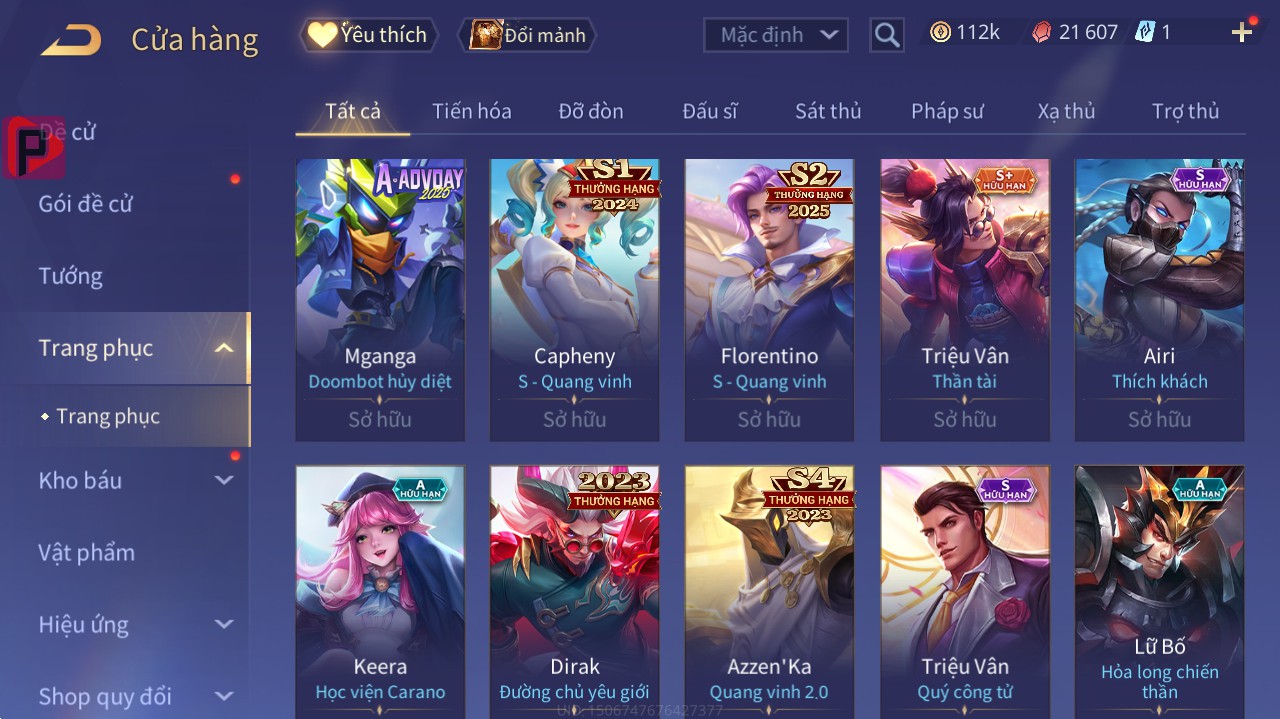Screen dimensions: 1280x719
Task: Go to the Tướng shop section
Action: point(71,276)
